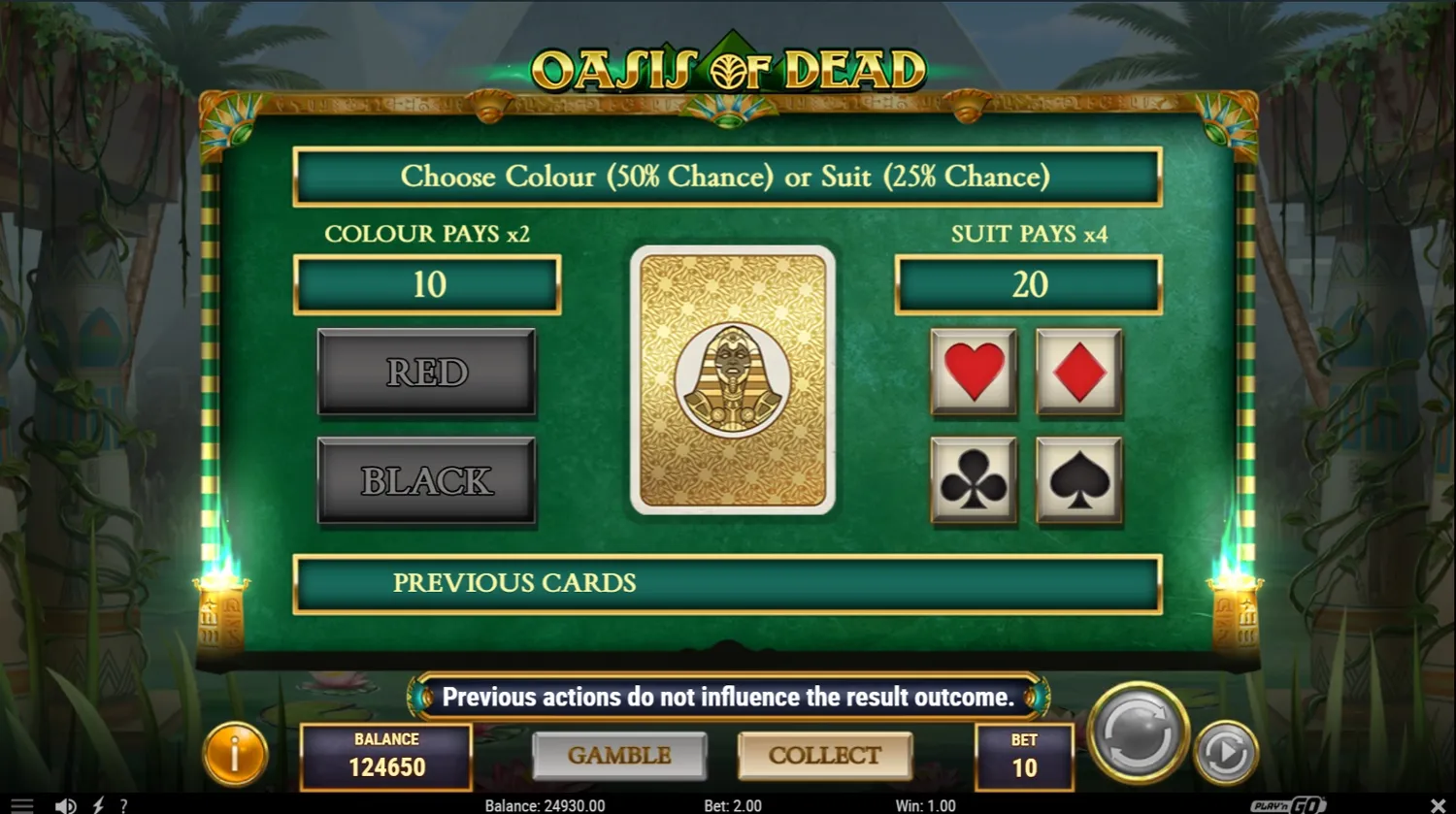This screenshot has width=1456, height=814.
Task: Open the lightning fast-play settings icon
Action: (96, 805)
